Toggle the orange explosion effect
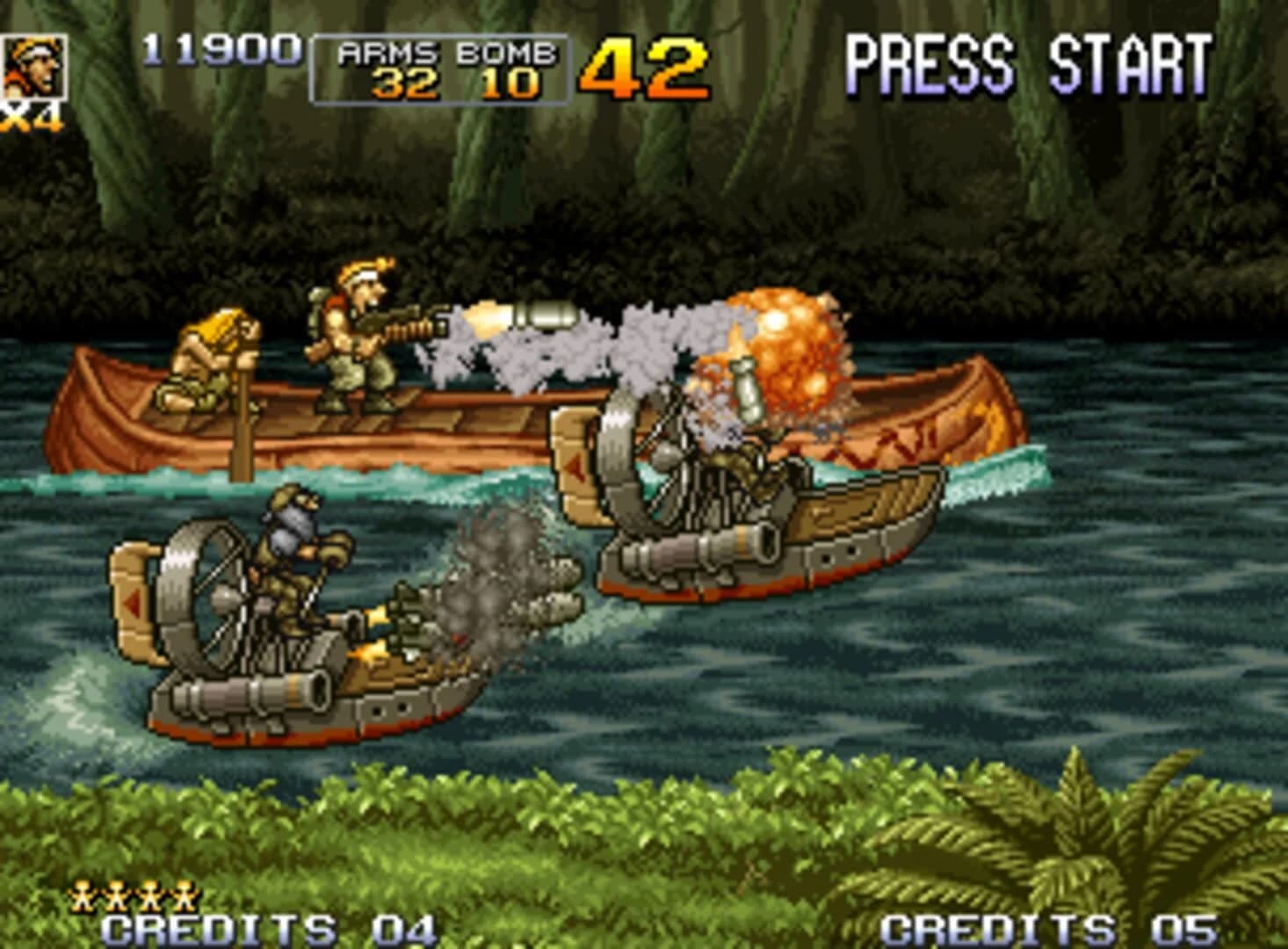 click(x=786, y=351)
